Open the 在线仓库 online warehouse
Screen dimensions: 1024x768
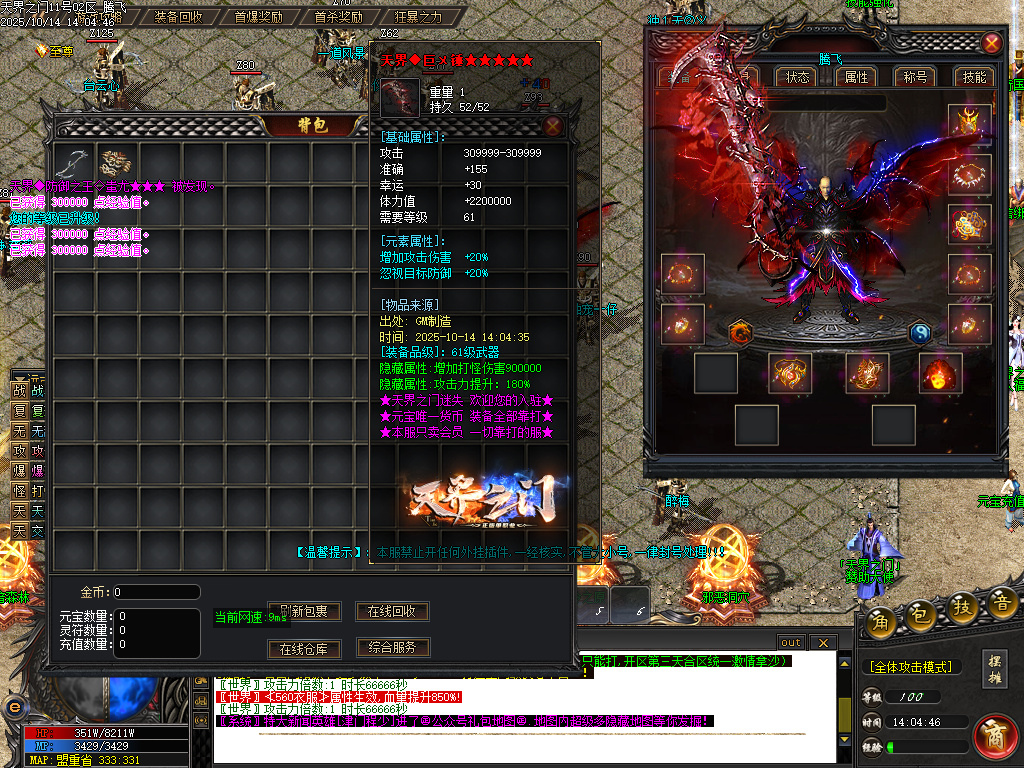pos(304,649)
